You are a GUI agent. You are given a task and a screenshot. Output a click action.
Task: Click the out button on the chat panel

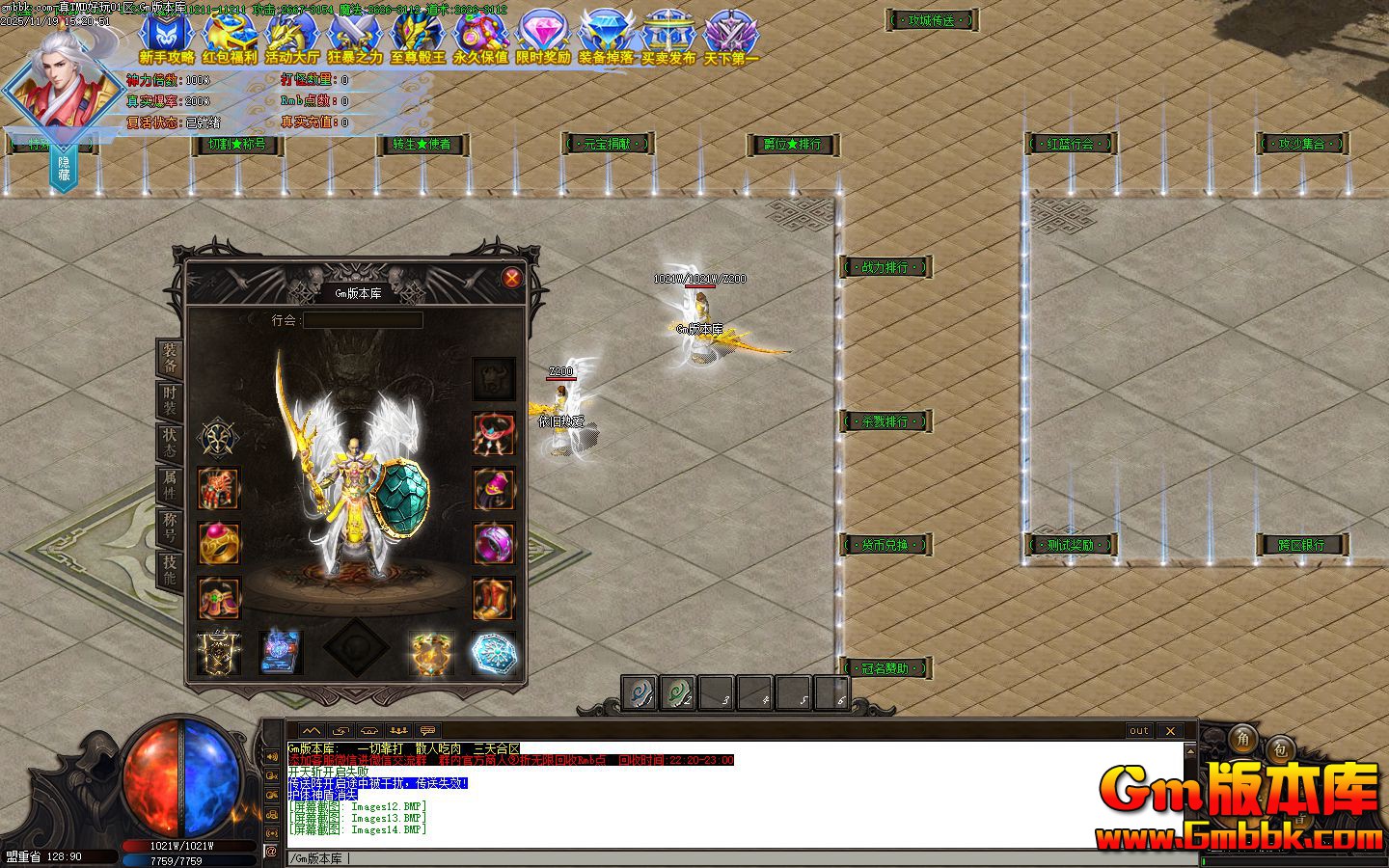[x=1139, y=731]
